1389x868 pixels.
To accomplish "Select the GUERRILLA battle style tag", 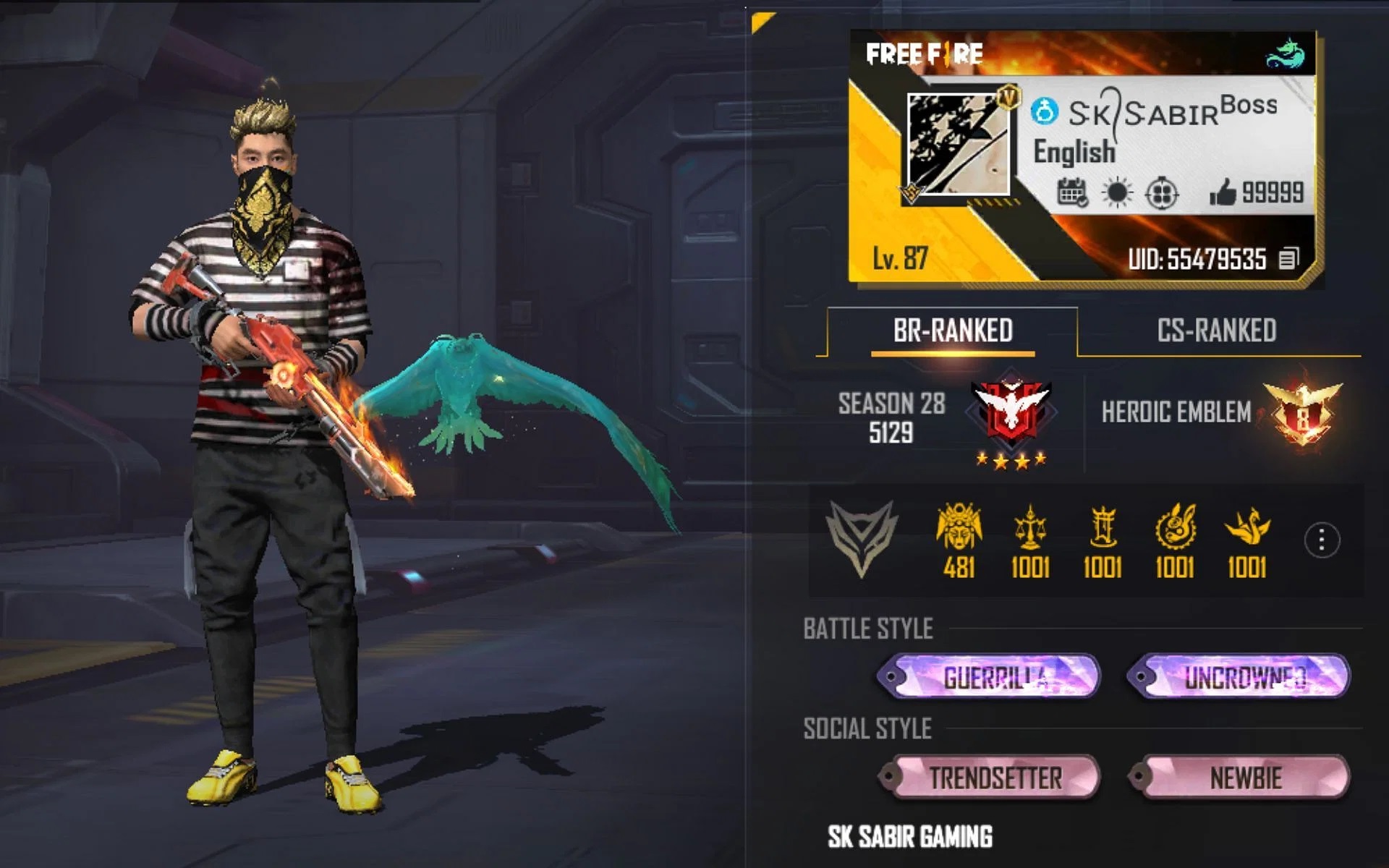I will click(x=989, y=677).
